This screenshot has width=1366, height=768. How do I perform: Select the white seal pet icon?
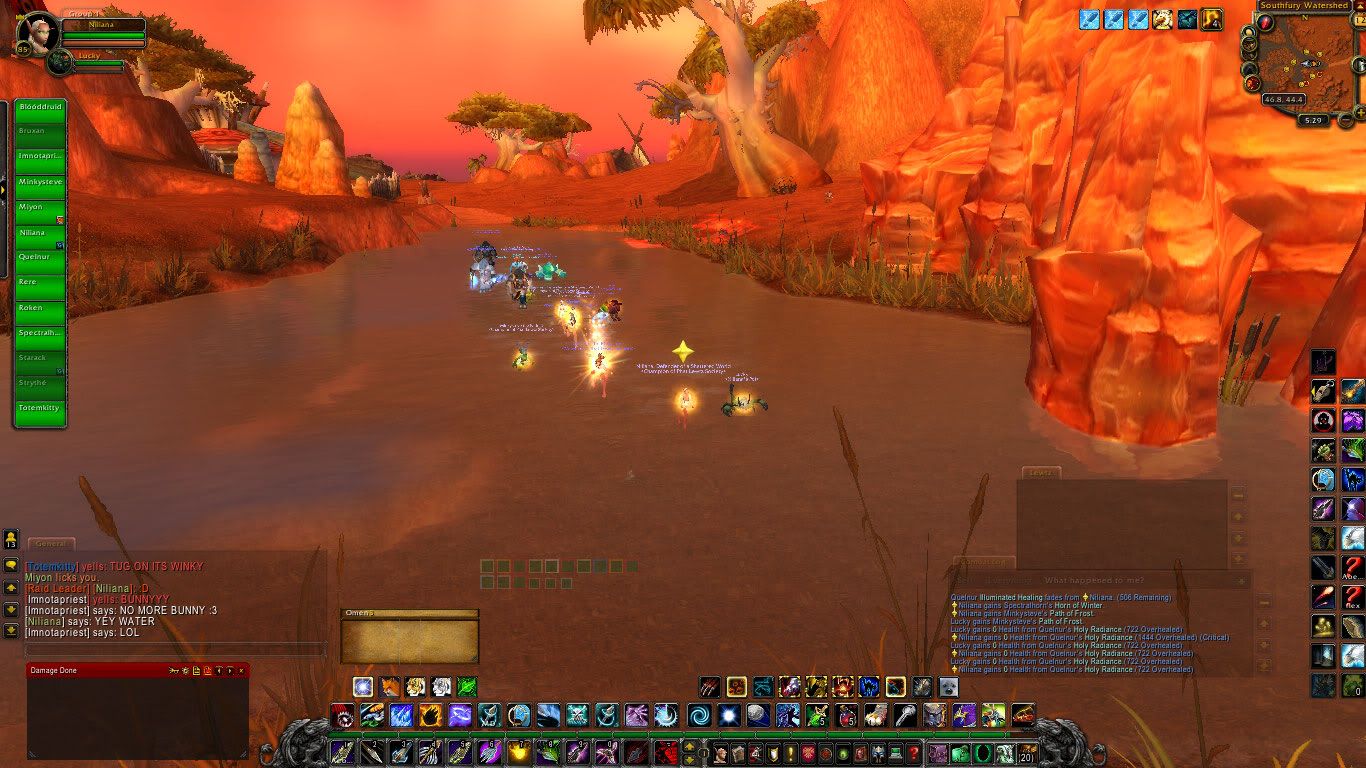tap(947, 687)
